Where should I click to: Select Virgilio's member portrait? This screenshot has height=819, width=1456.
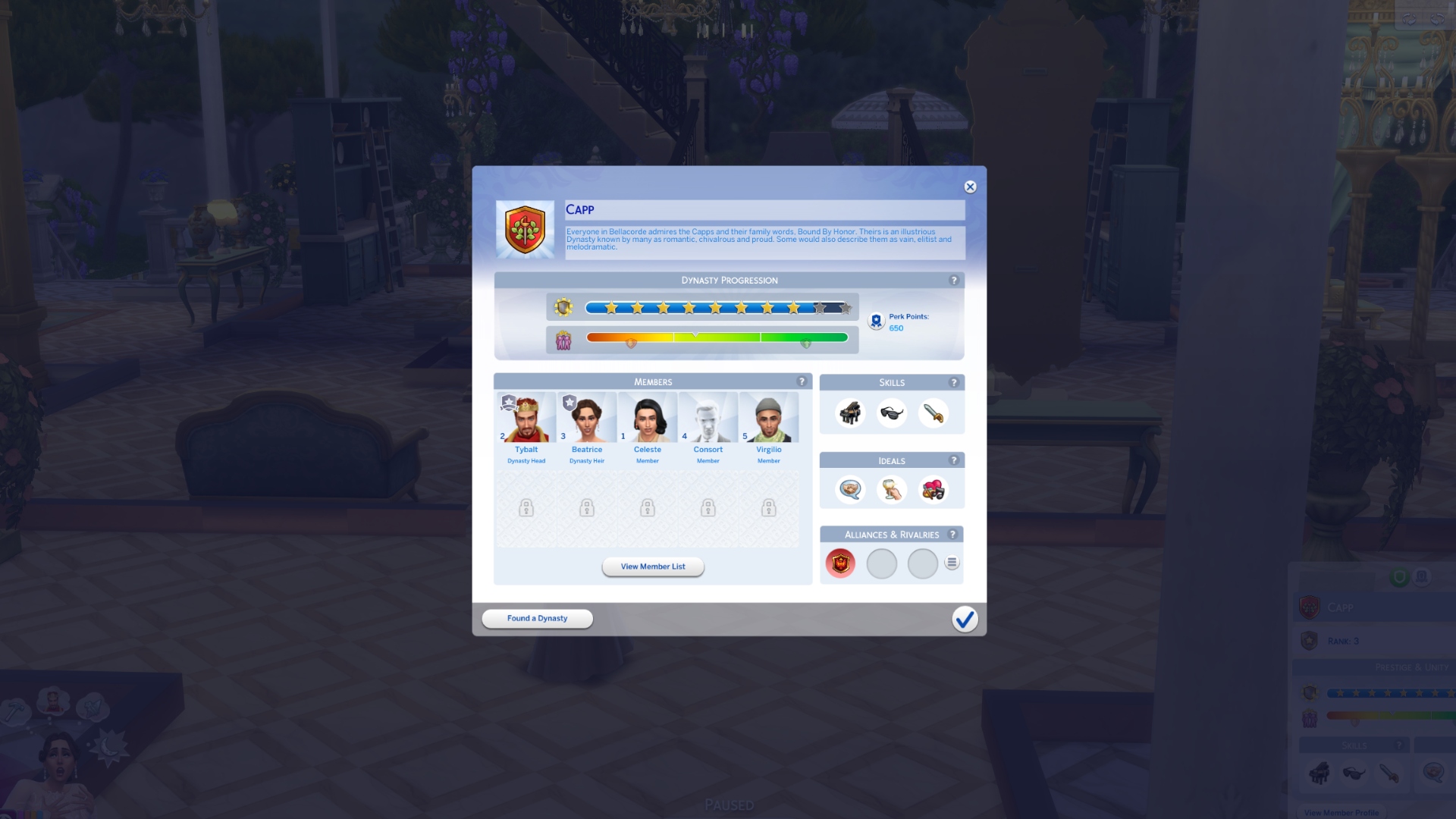[x=769, y=418]
